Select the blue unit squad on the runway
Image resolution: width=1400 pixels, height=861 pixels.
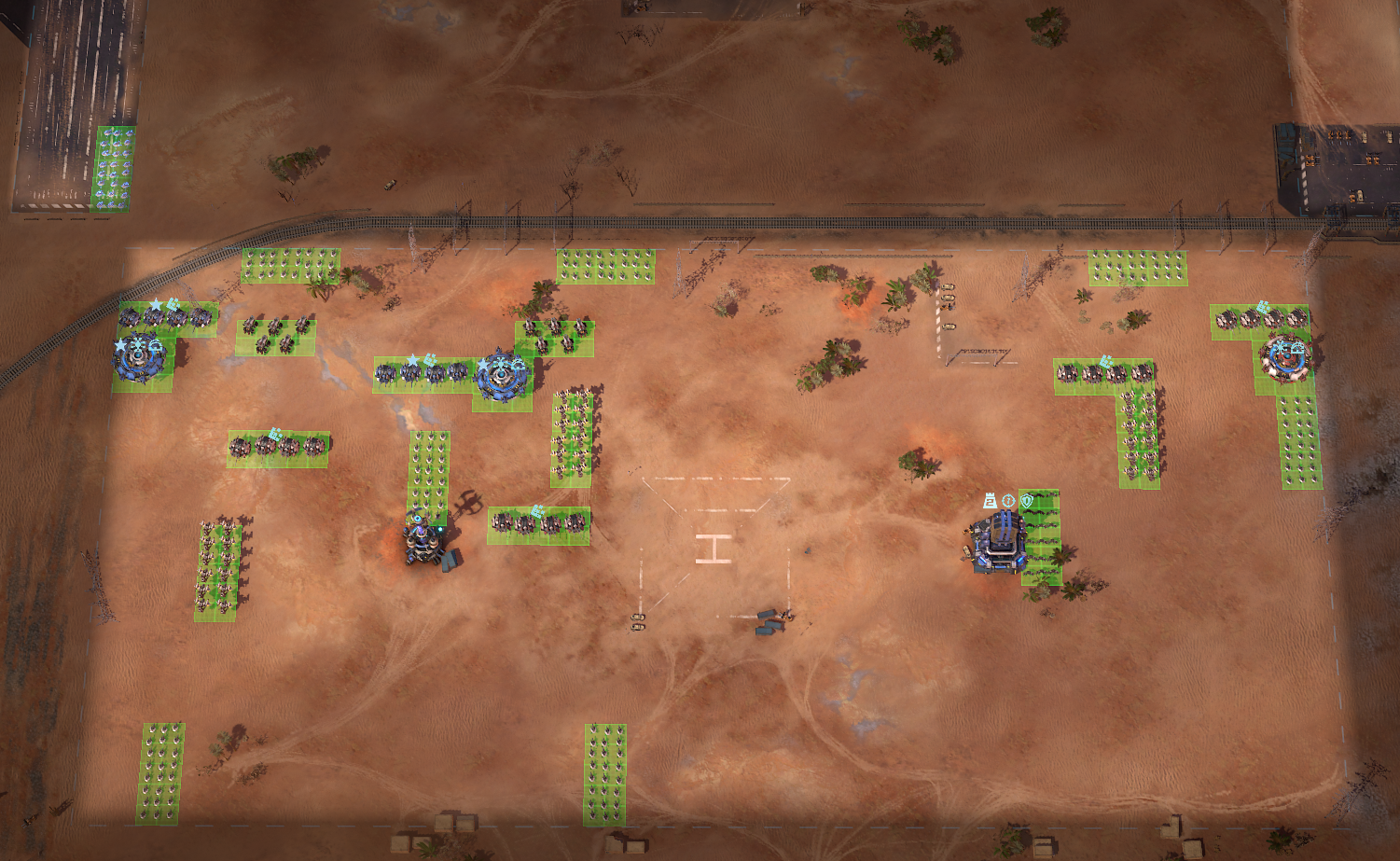[x=114, y=168]
